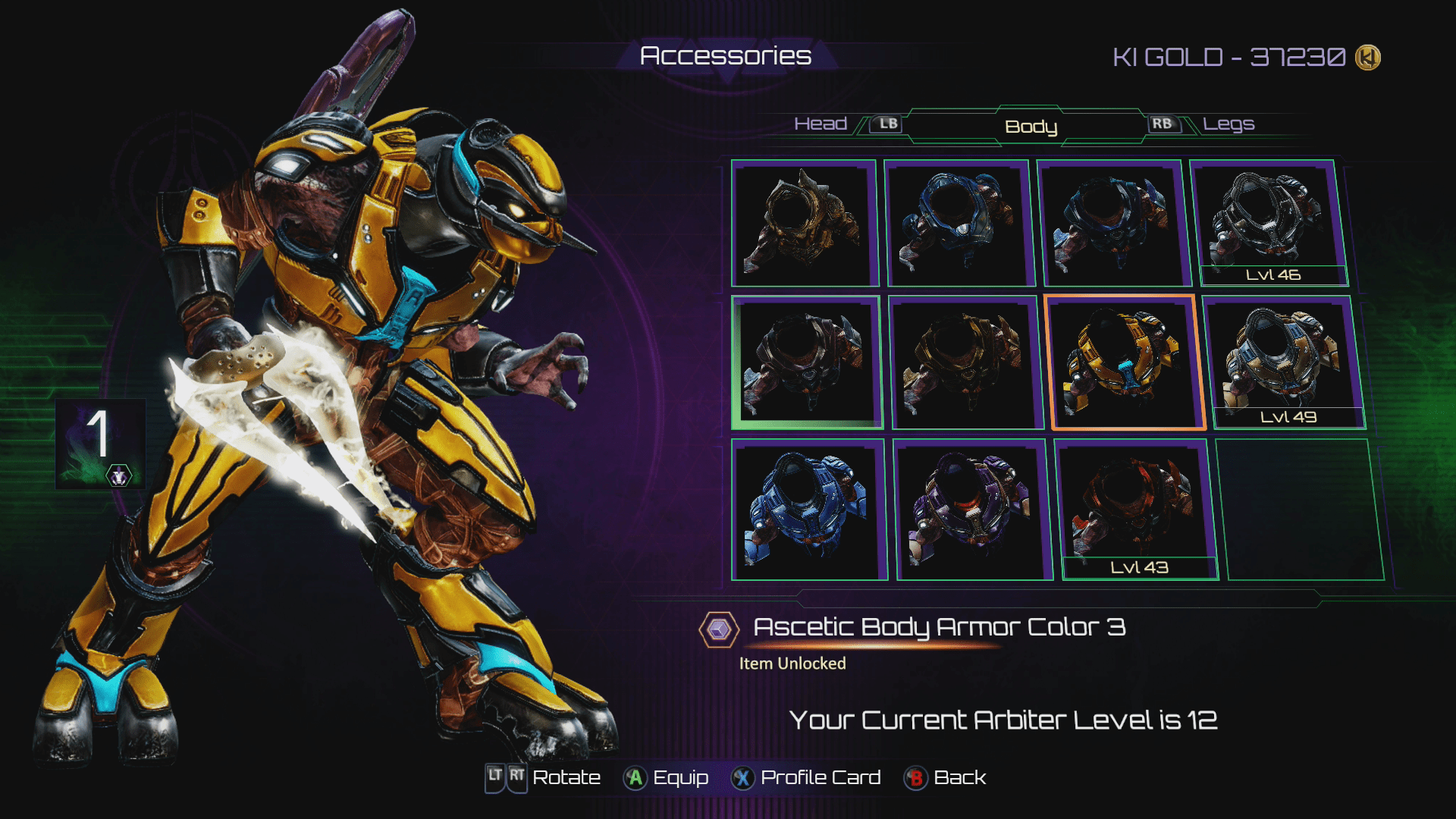Select the Body accessories tab

pos(1031,127)
